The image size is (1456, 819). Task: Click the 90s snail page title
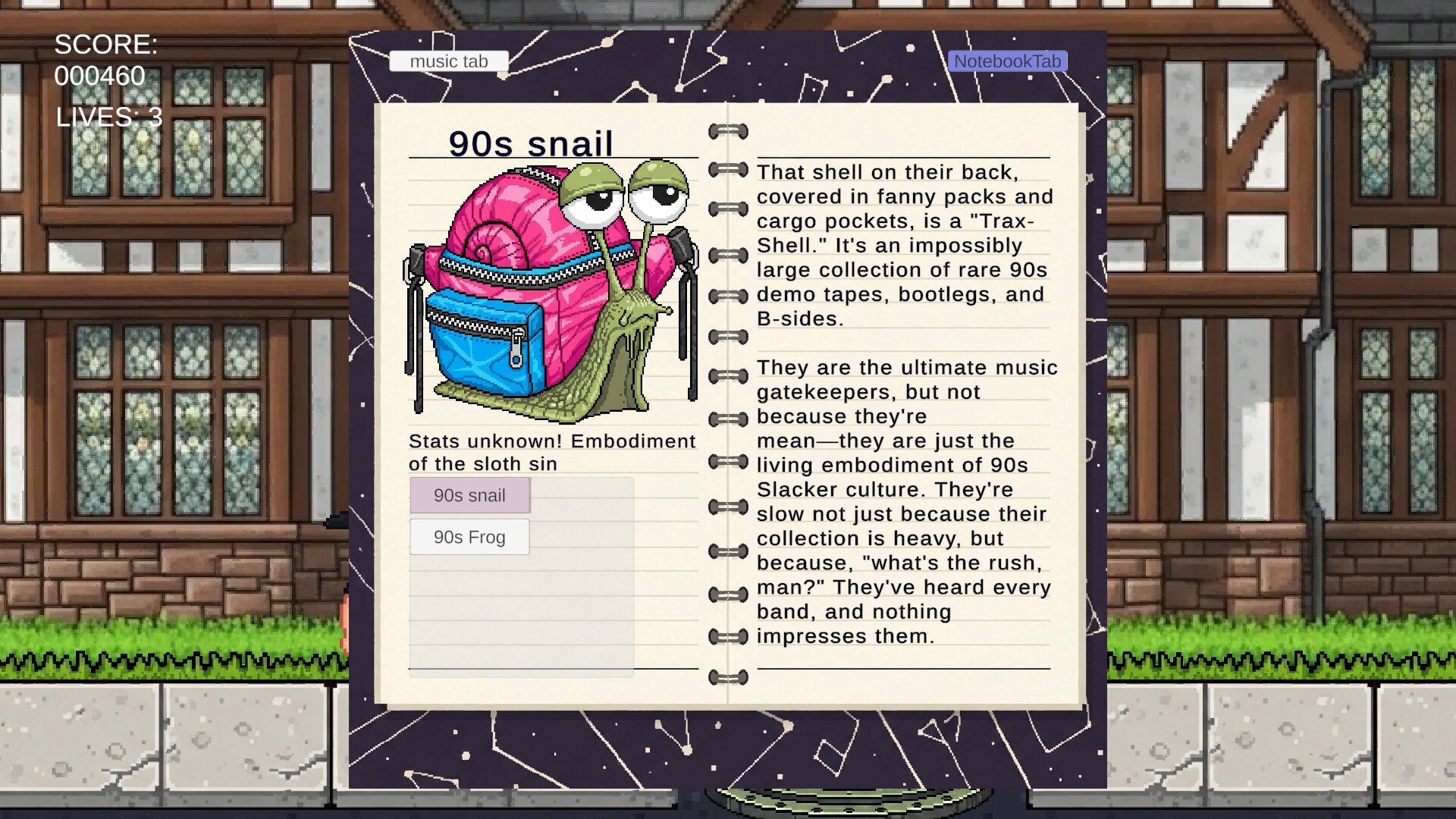click(531, 144)
